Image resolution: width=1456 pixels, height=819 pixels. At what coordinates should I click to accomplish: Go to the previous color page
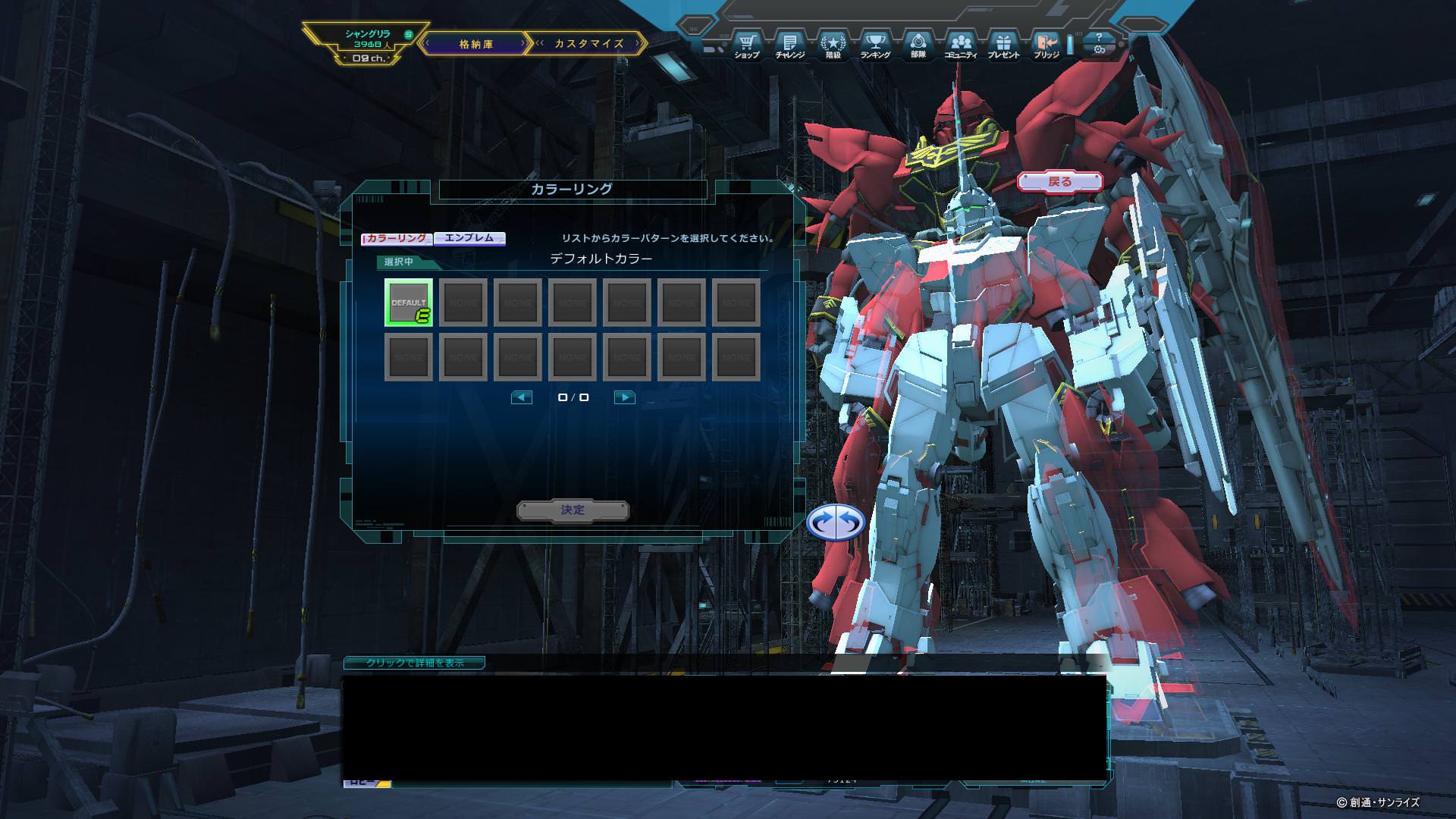(x=522, y=397)
